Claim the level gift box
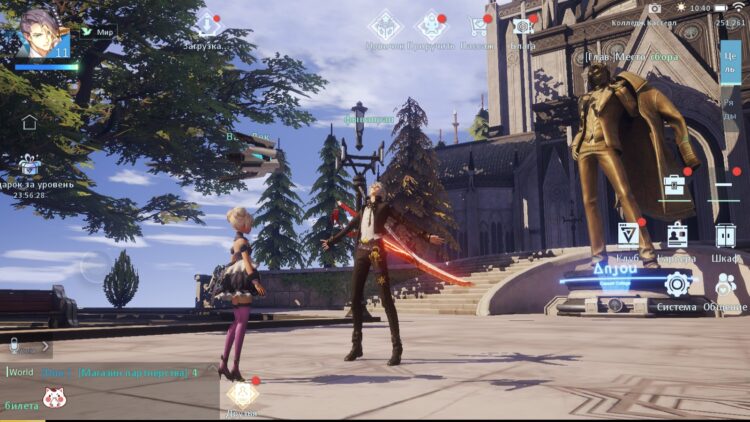750x422 pixels. pyautogui.click(x=28, y=165)
